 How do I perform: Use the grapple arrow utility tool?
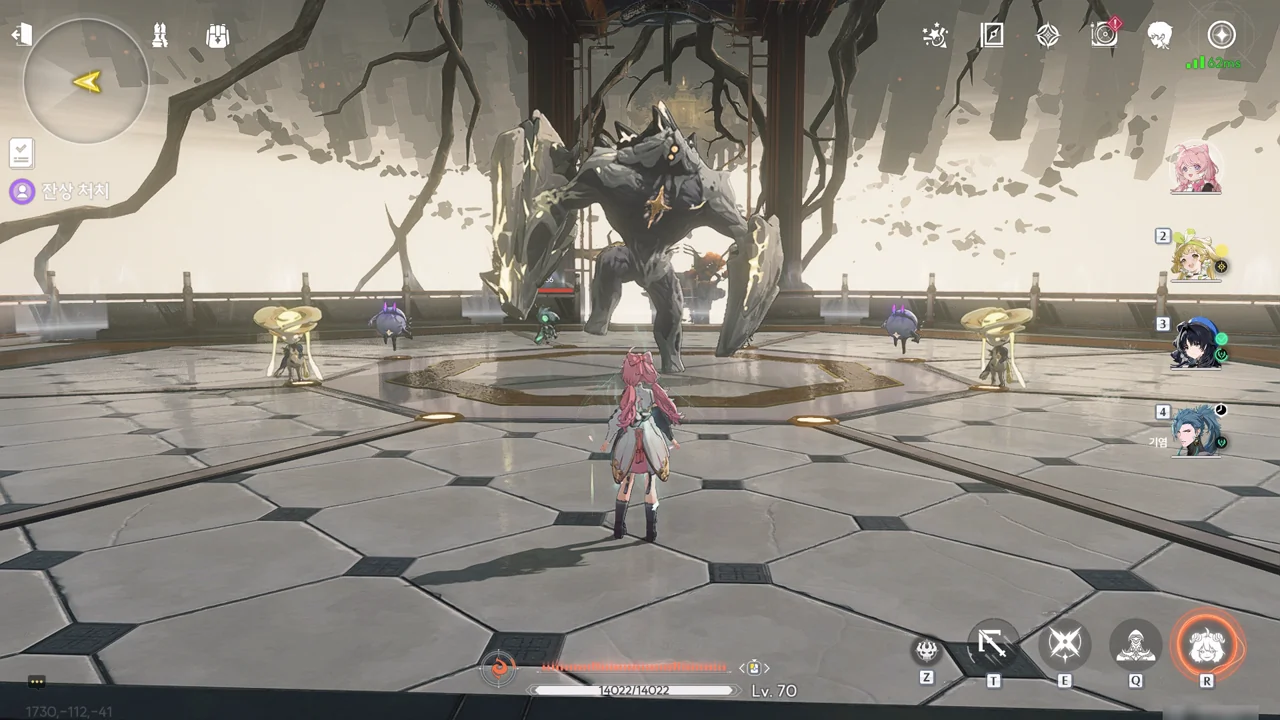[993, 645]
